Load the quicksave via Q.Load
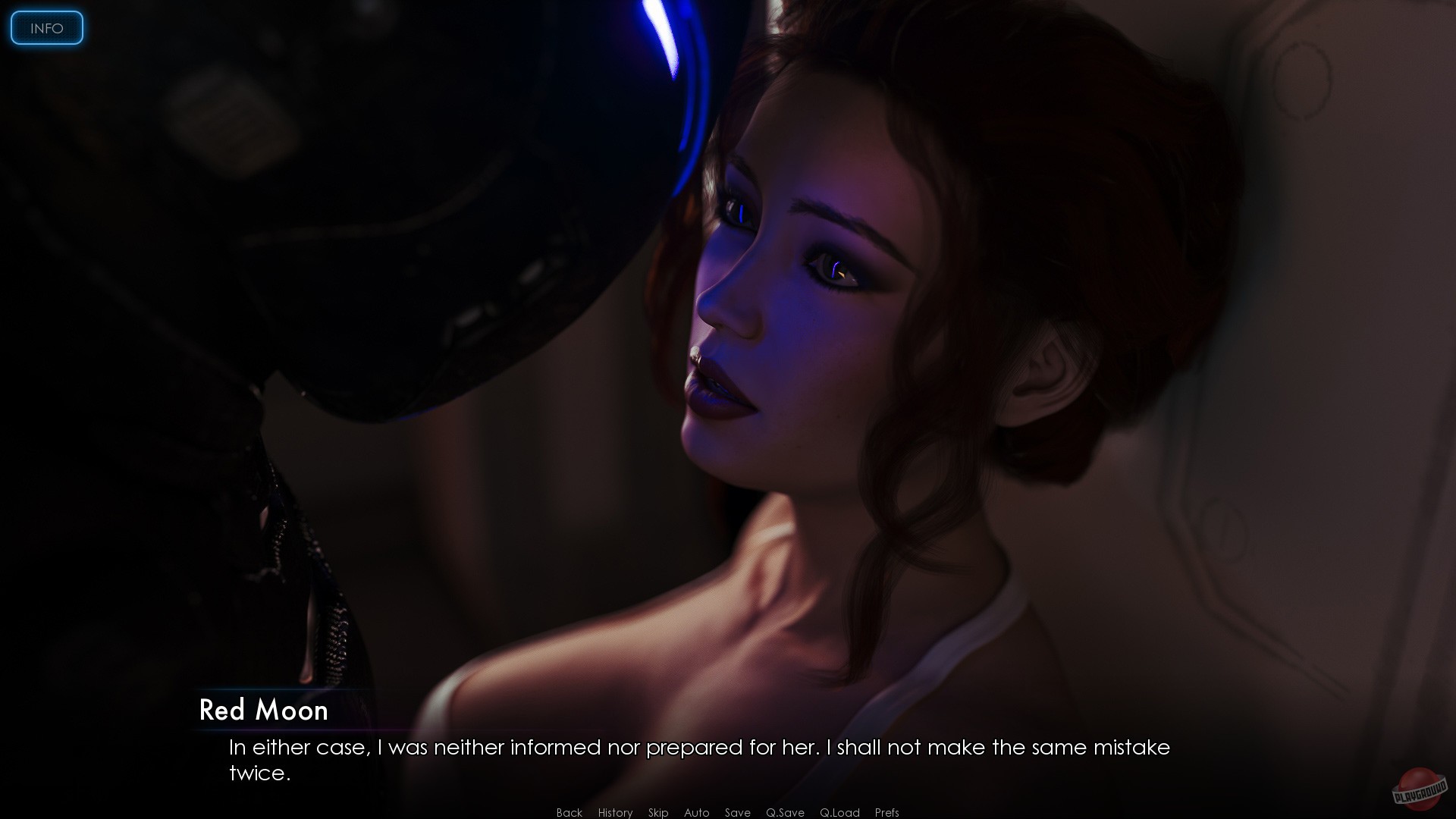 (x=839, y=812)
